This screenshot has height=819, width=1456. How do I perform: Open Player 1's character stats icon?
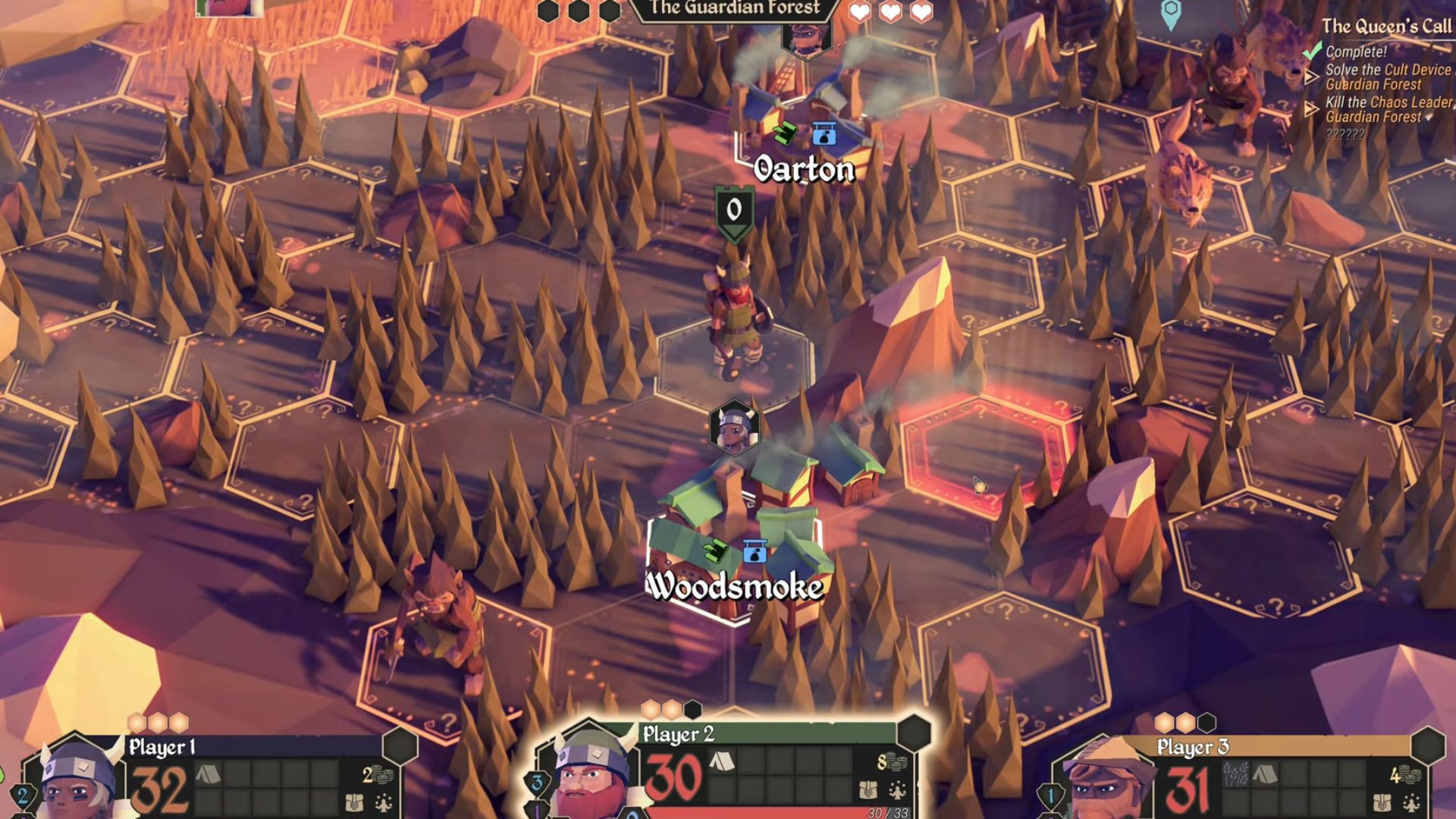tap(384, 802)
